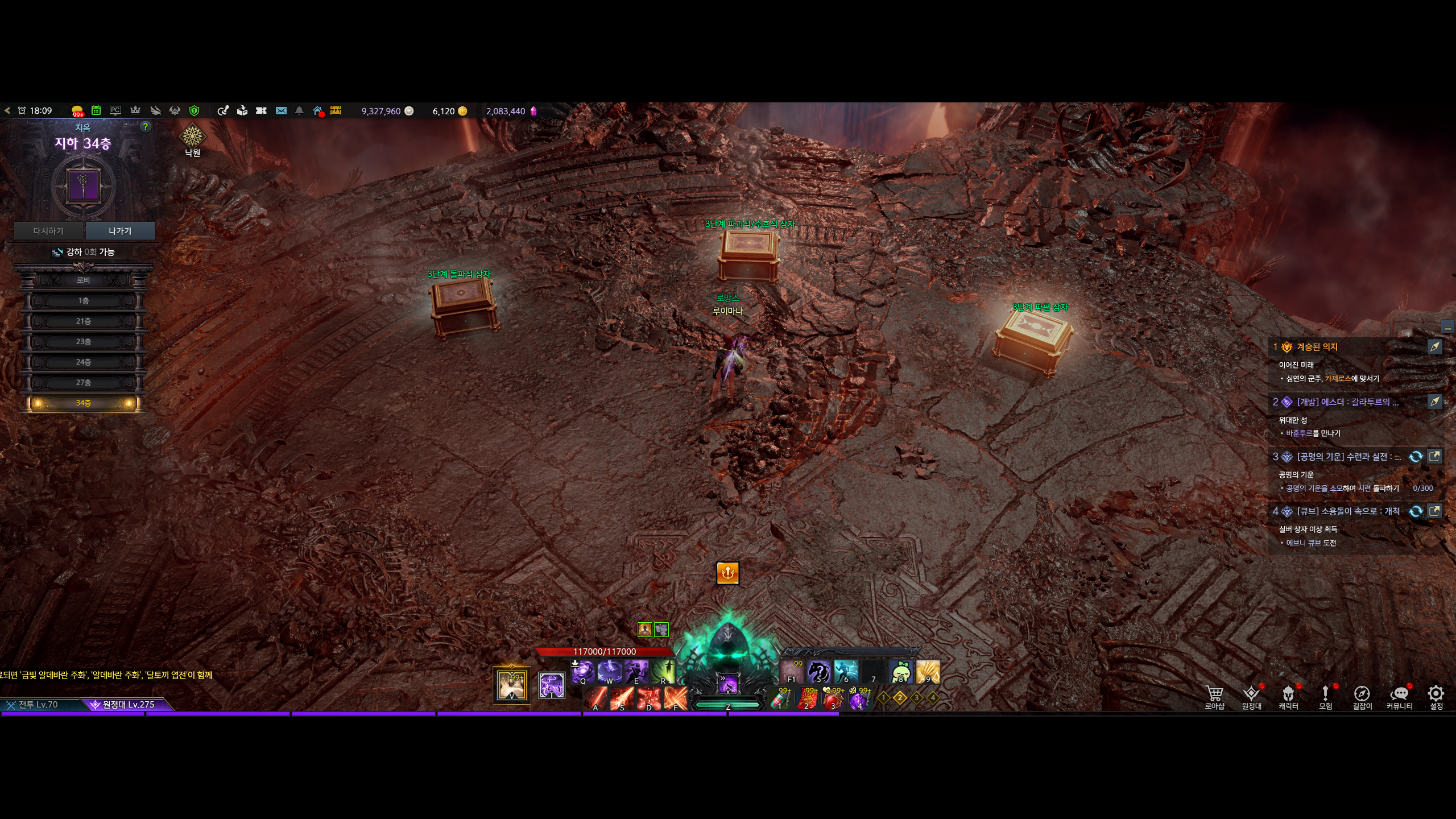The image size is (1456, 819).
Task: Open the green calendar icon
Action: pyautogui.click(x=96, y=111)
